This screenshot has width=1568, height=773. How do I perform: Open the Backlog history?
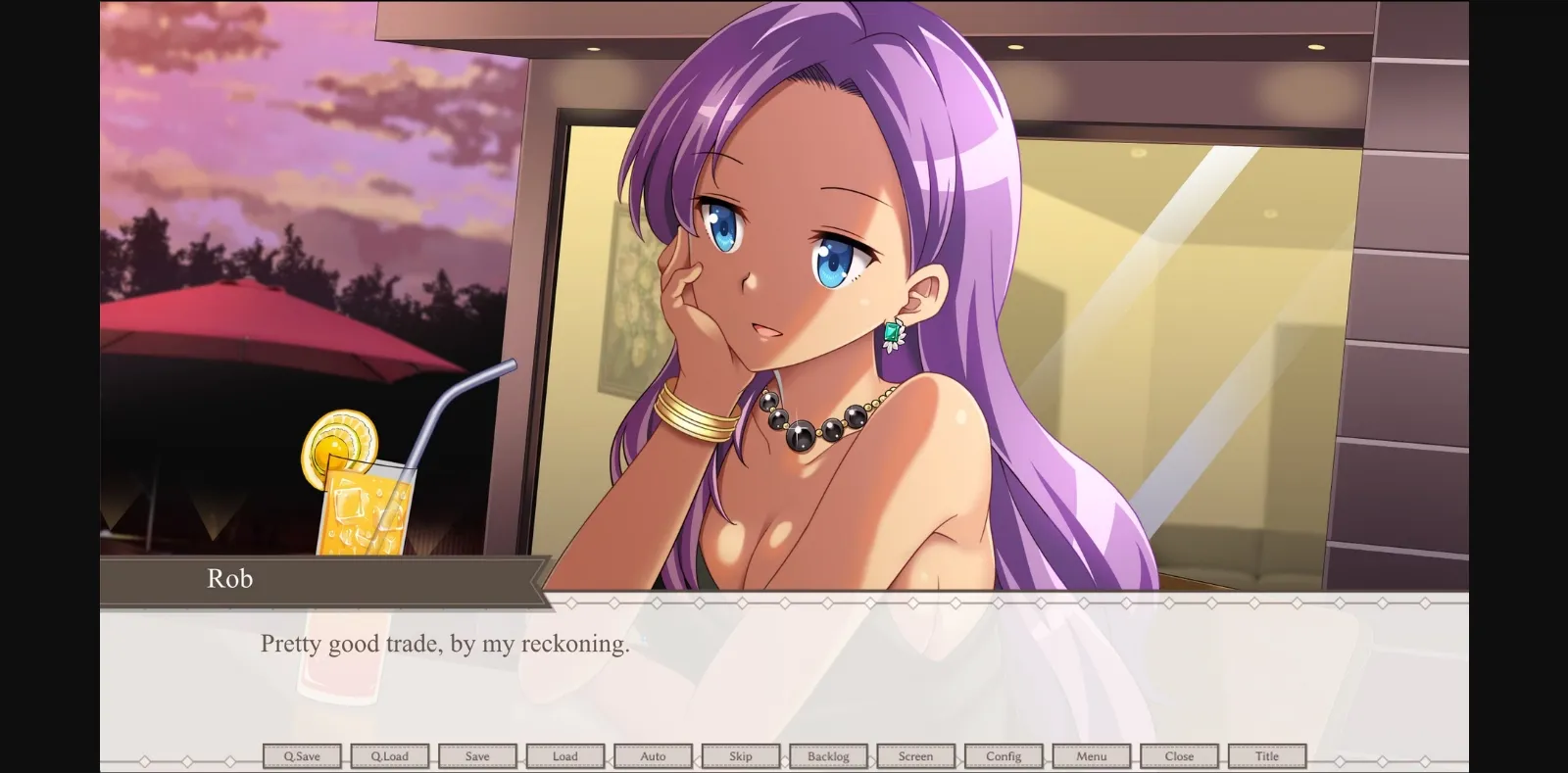828,755
